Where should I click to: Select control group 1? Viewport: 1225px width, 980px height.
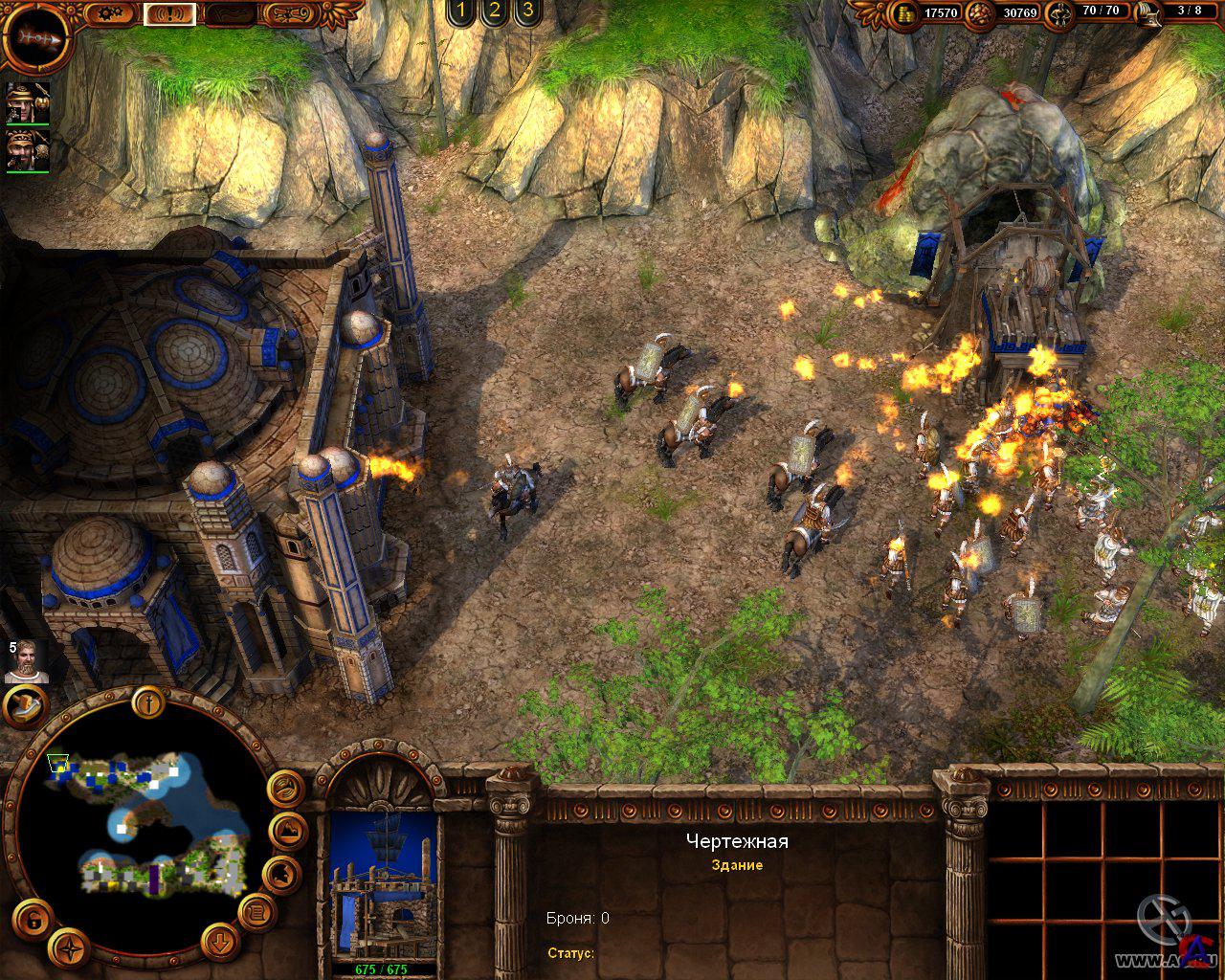(x=461, y=11)
